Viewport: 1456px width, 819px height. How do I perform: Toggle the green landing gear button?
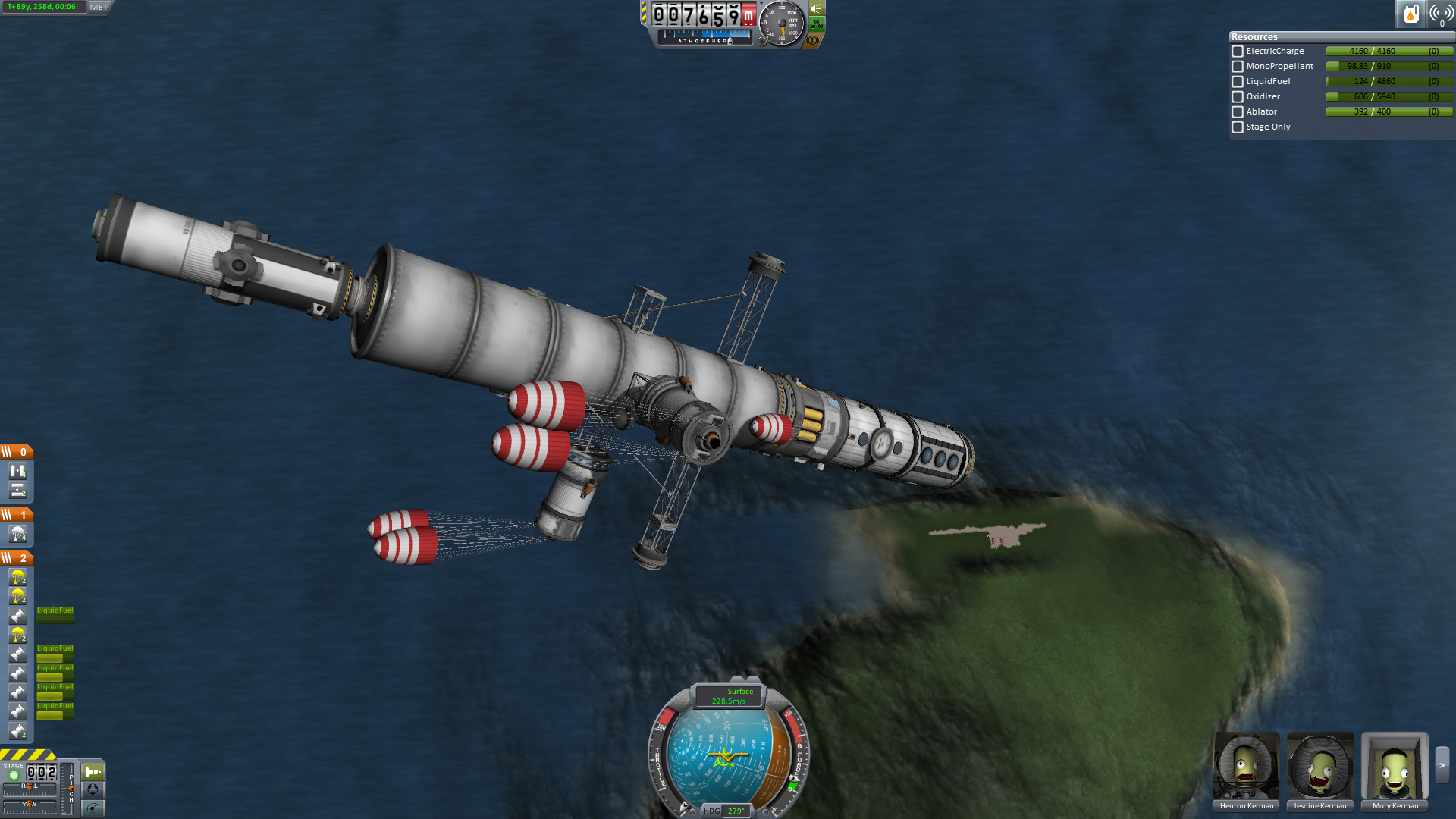817,25
